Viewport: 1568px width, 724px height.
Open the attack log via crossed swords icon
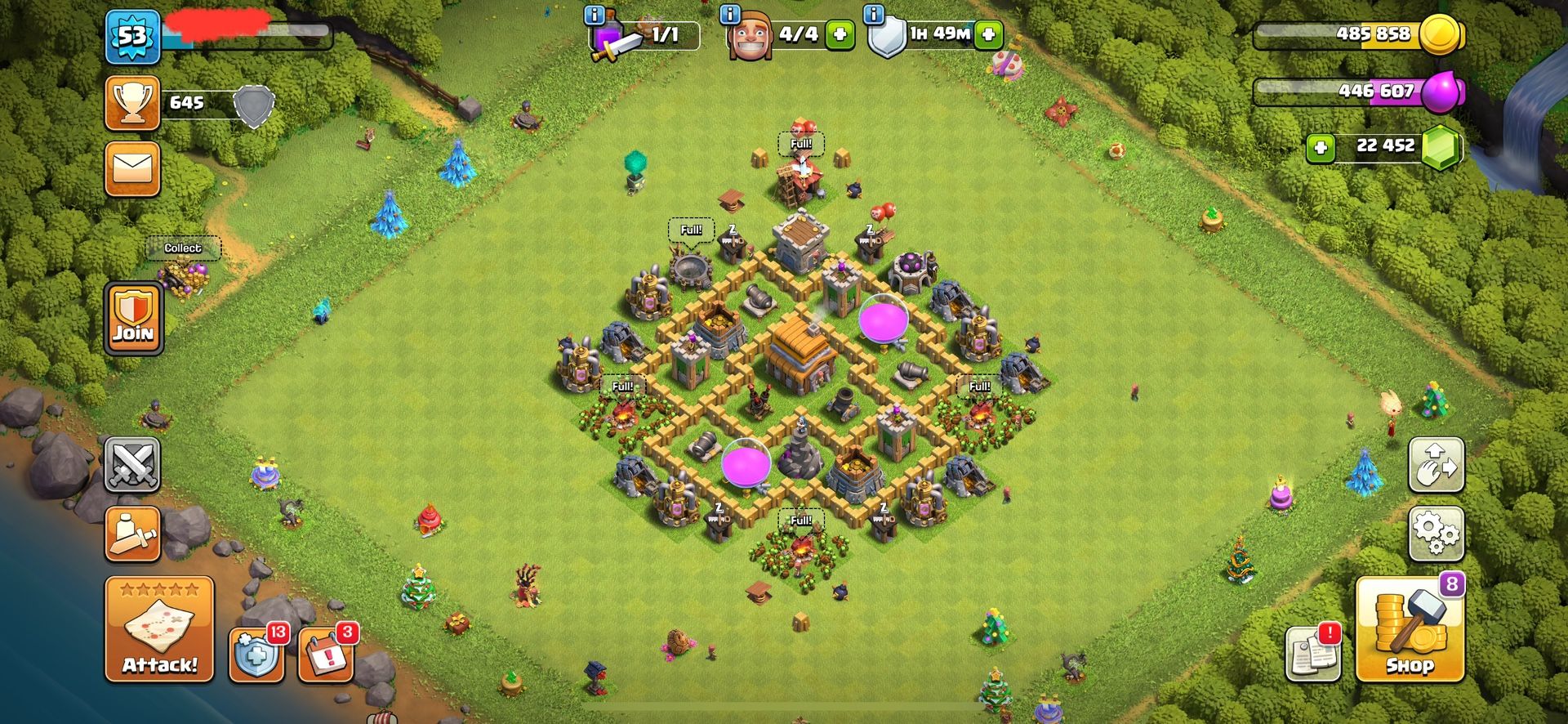tap(133, 463)
